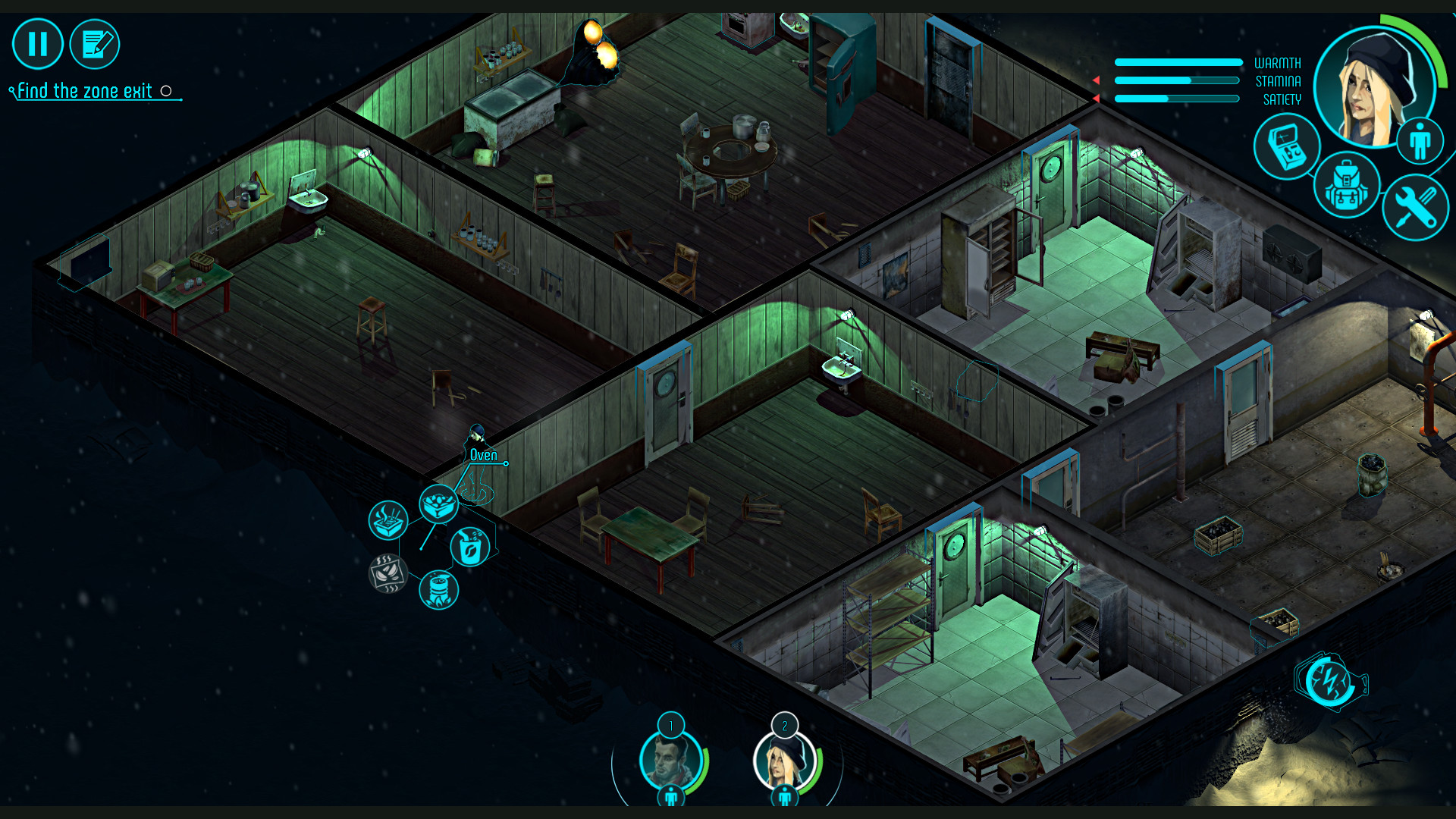Click the boiling water action icon
This screenshot has width=1456, height=819.
pyautogui.click(x=388, y=520)
